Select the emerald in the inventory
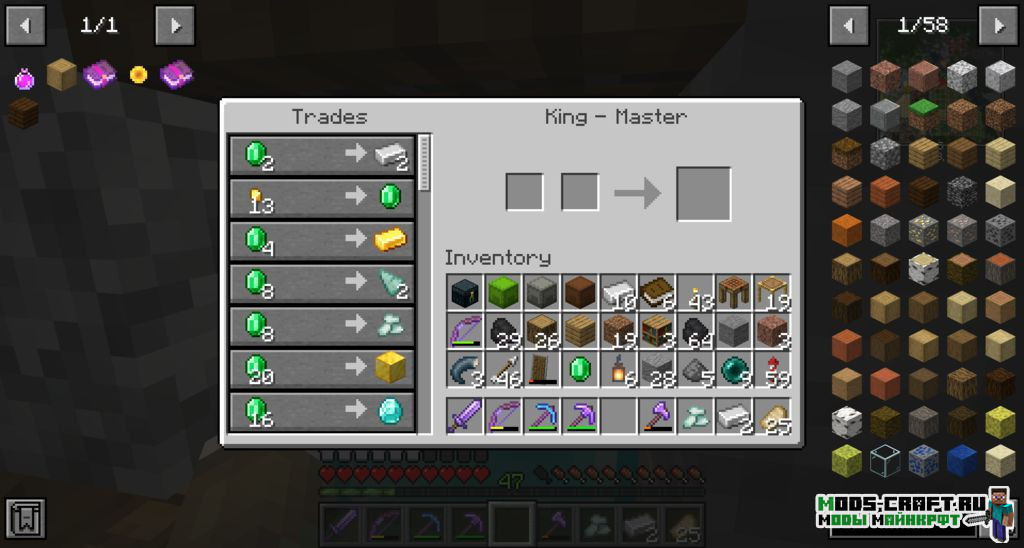This screenshot has width=1024, height=548. (x=580, y=369)
